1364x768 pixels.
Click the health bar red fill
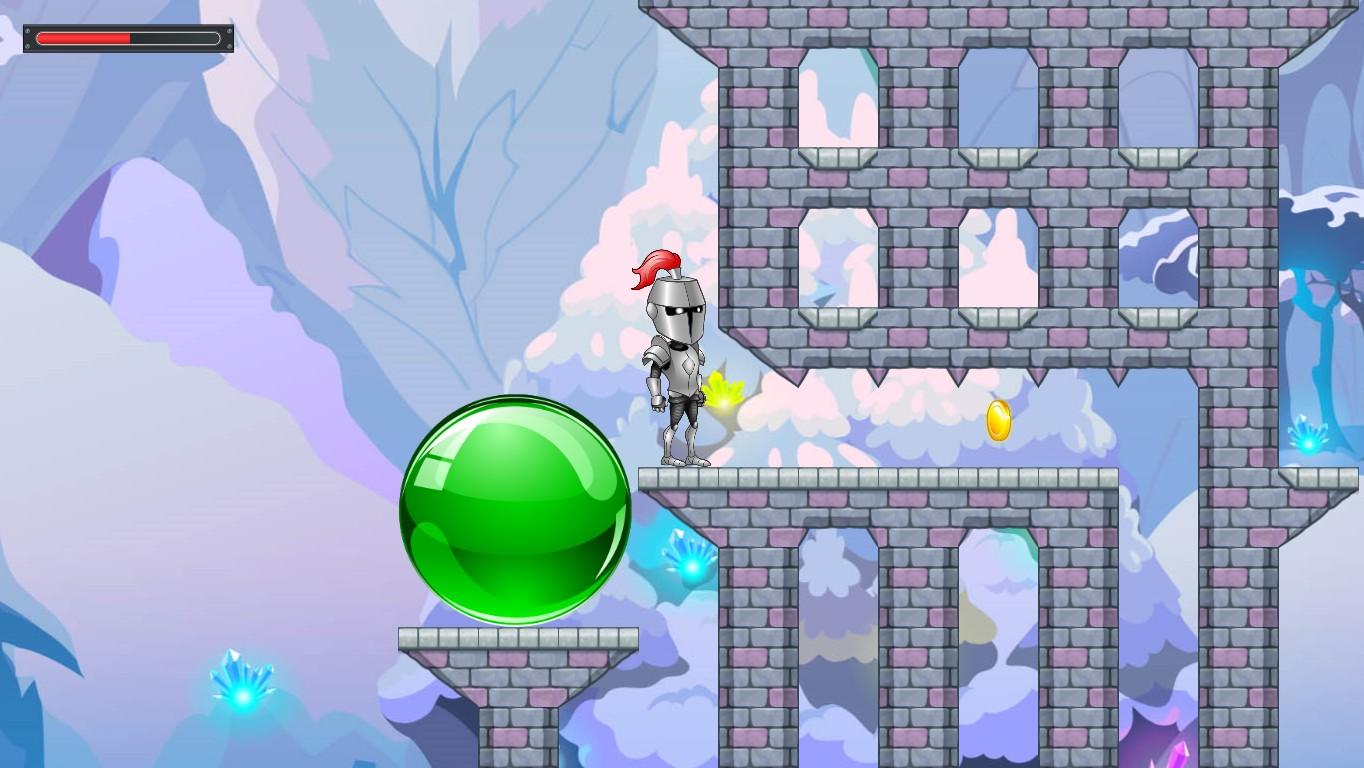tap(85, 37)
